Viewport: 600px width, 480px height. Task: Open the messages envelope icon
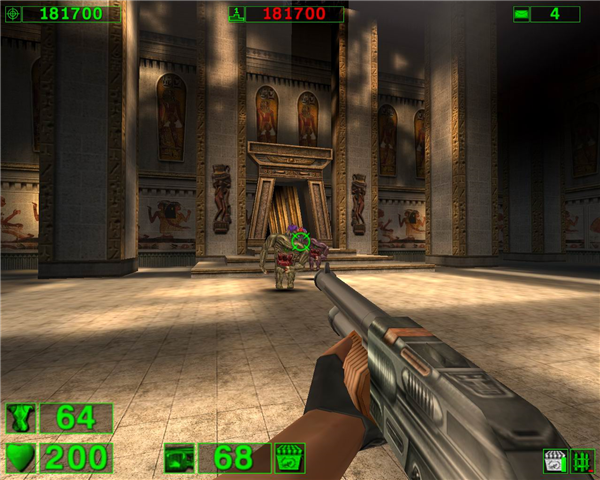[x=522, y=14]
